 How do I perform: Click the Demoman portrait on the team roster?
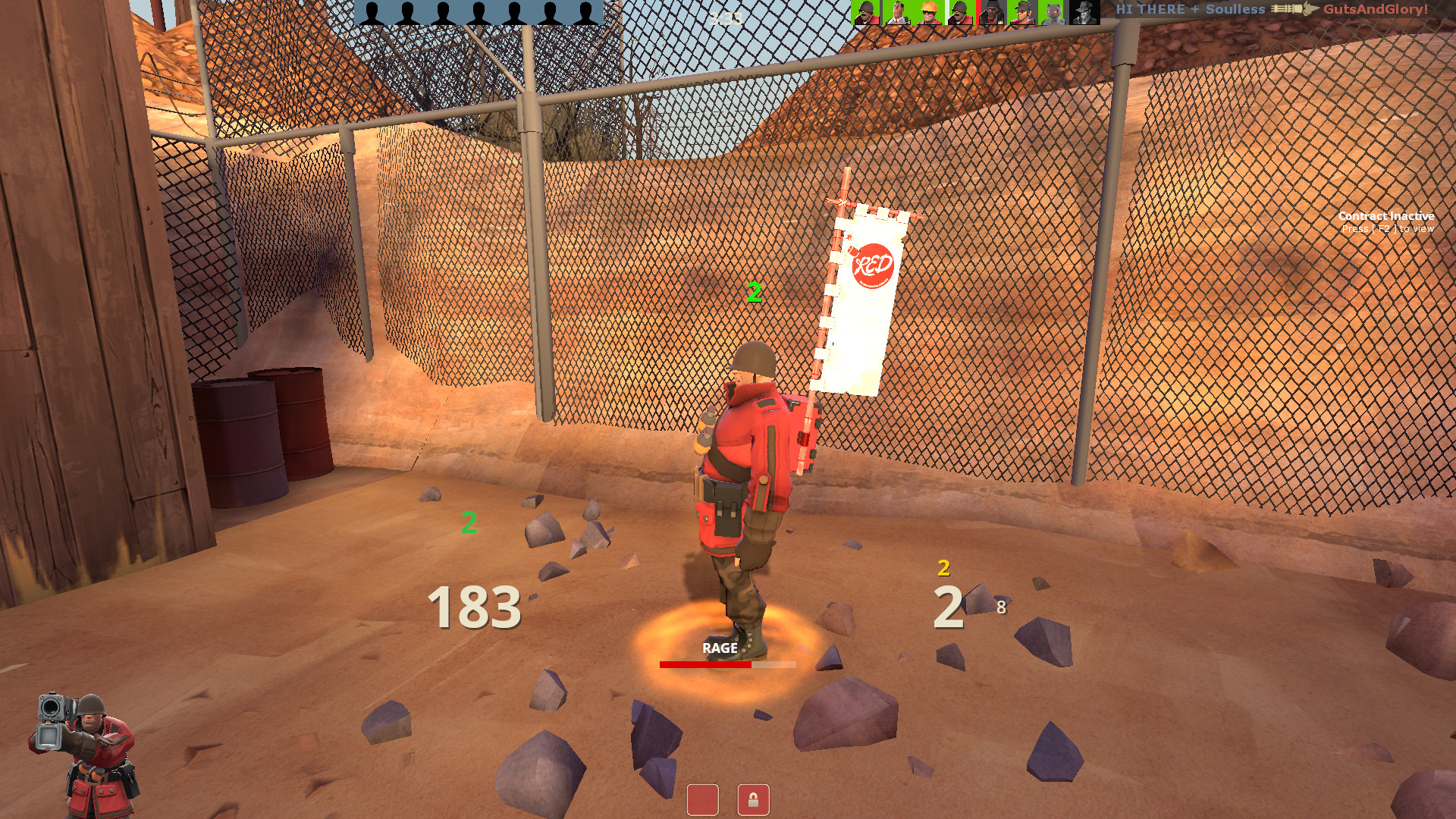click(x=991, y=11)
